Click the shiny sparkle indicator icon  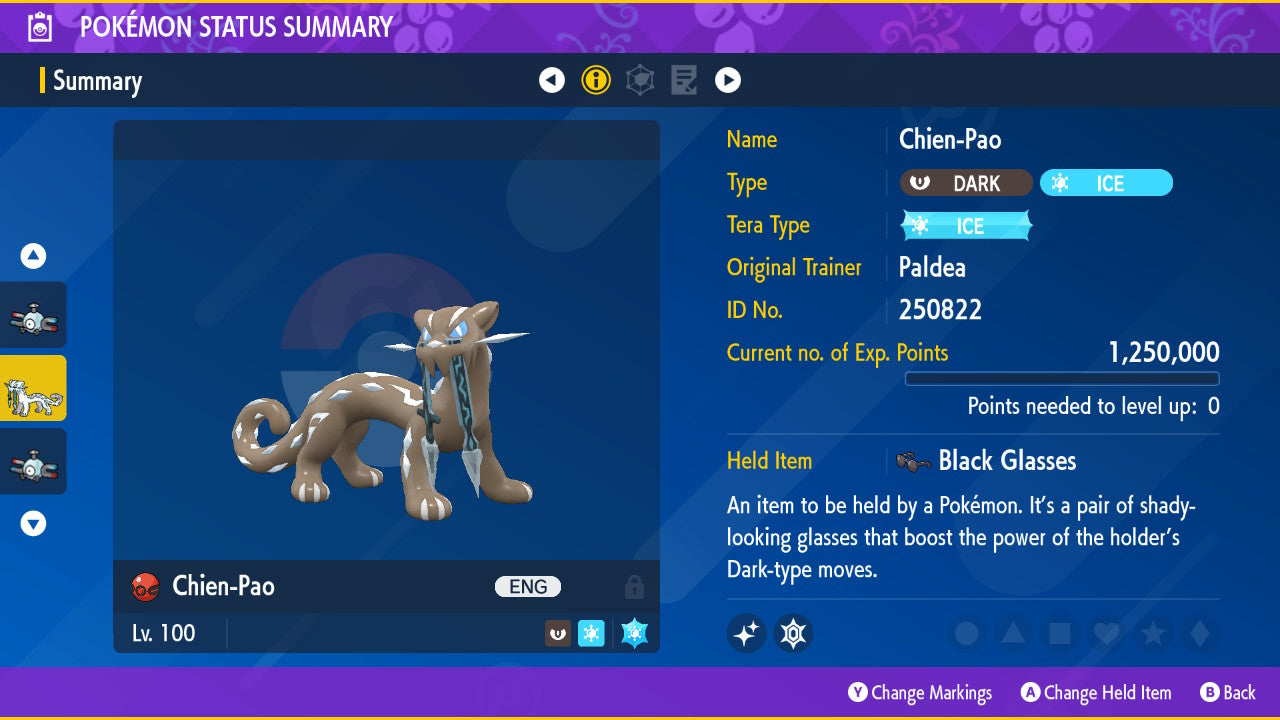746,633
